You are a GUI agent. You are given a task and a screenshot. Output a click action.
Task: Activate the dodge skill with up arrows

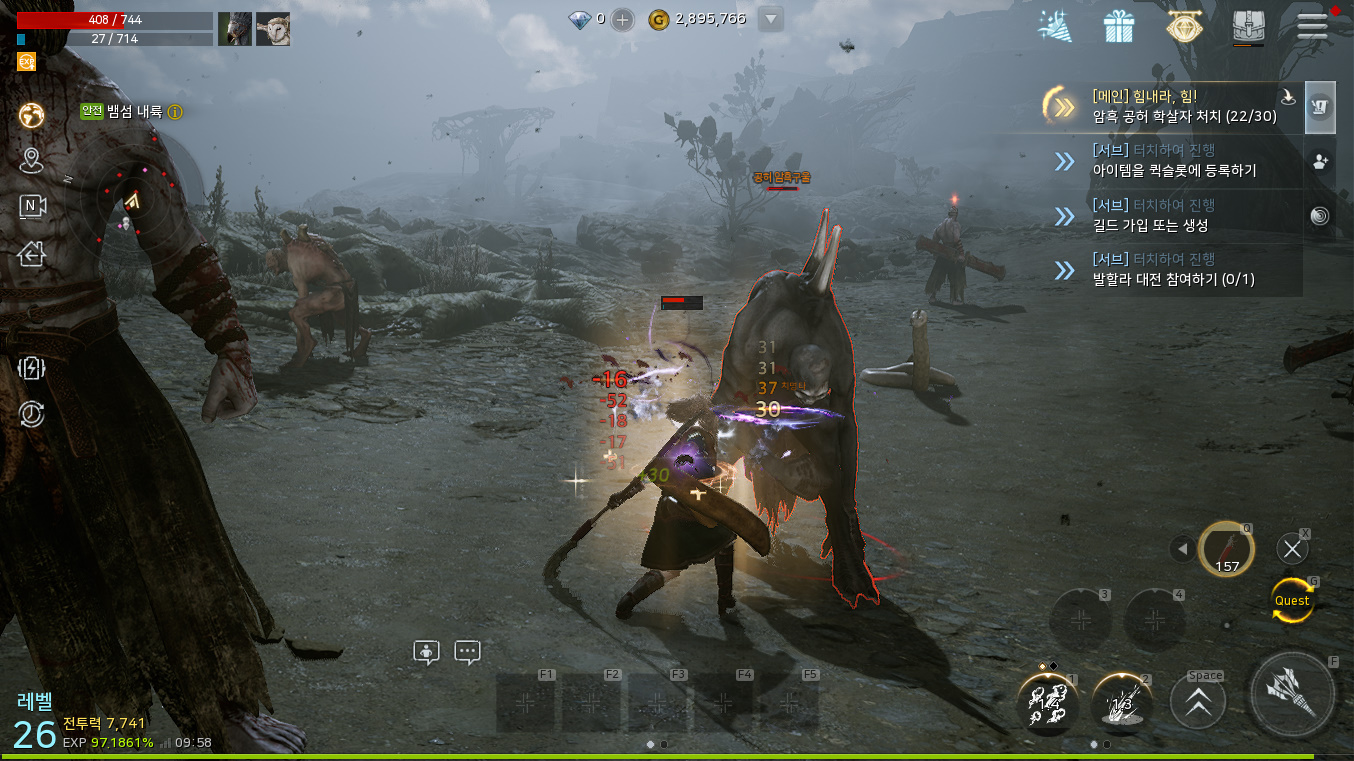(1197, 702)
